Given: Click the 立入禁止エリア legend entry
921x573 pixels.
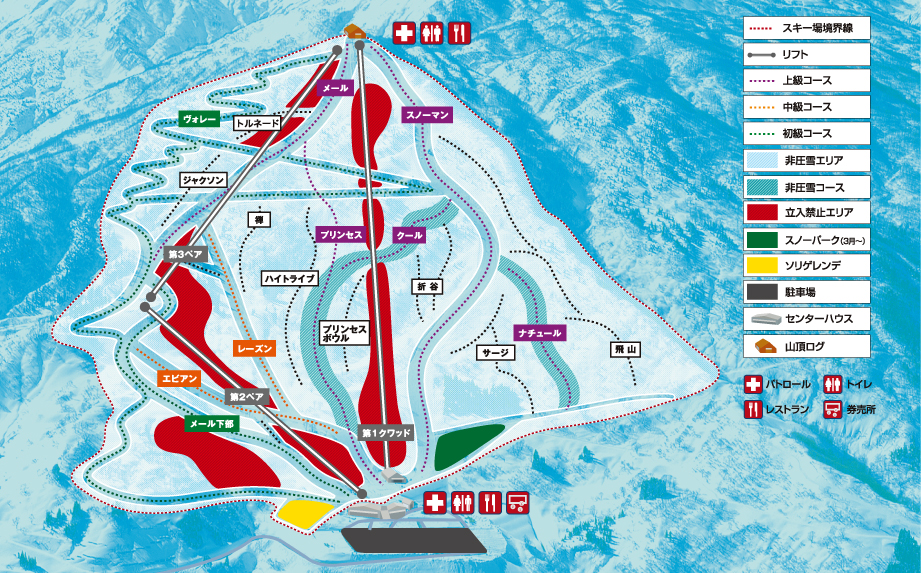Looking at the screenshot, I should coord(806,212).
